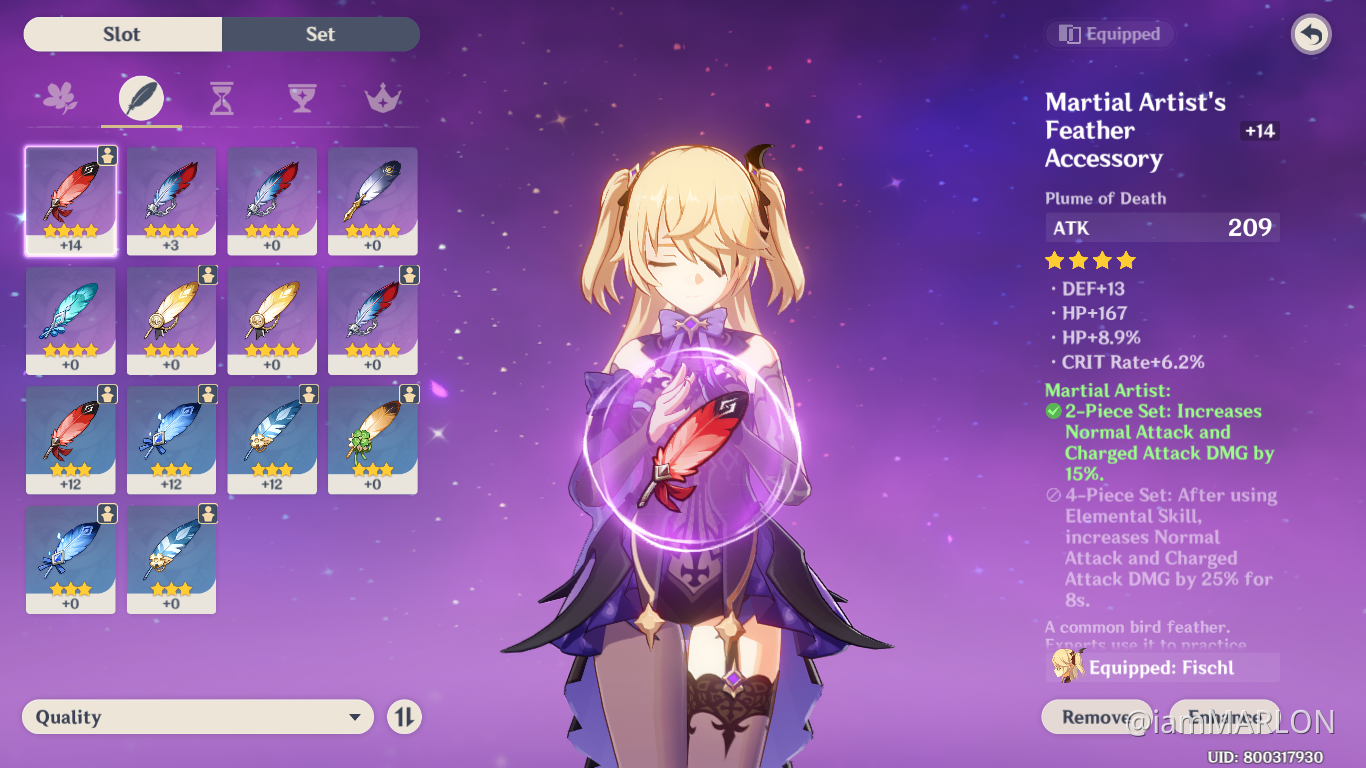Click the sort order arrows icon
Viewport: 1366px width, 768px height.
click(404, 717)
